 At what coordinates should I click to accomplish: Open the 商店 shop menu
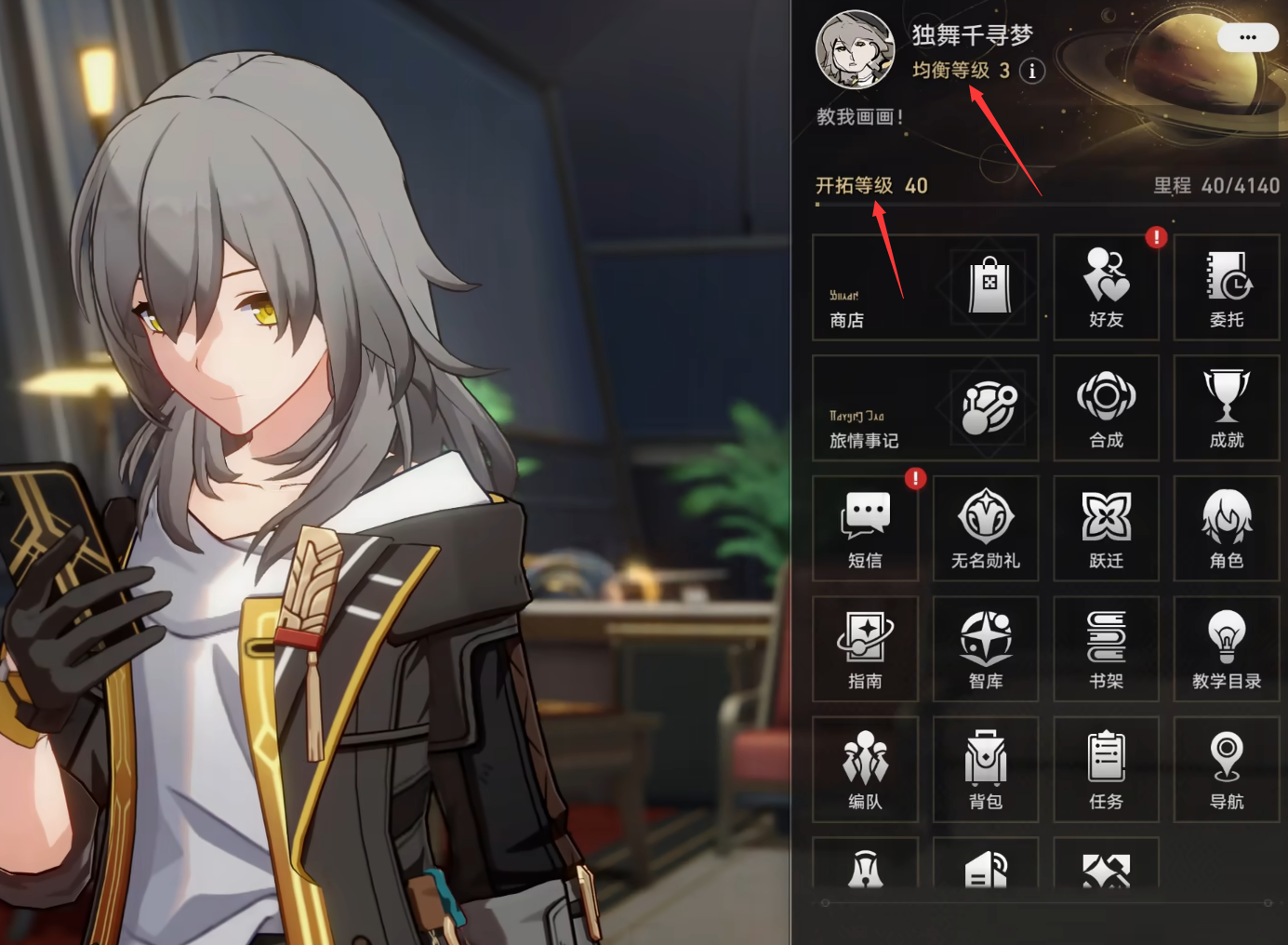pos(924,287)
